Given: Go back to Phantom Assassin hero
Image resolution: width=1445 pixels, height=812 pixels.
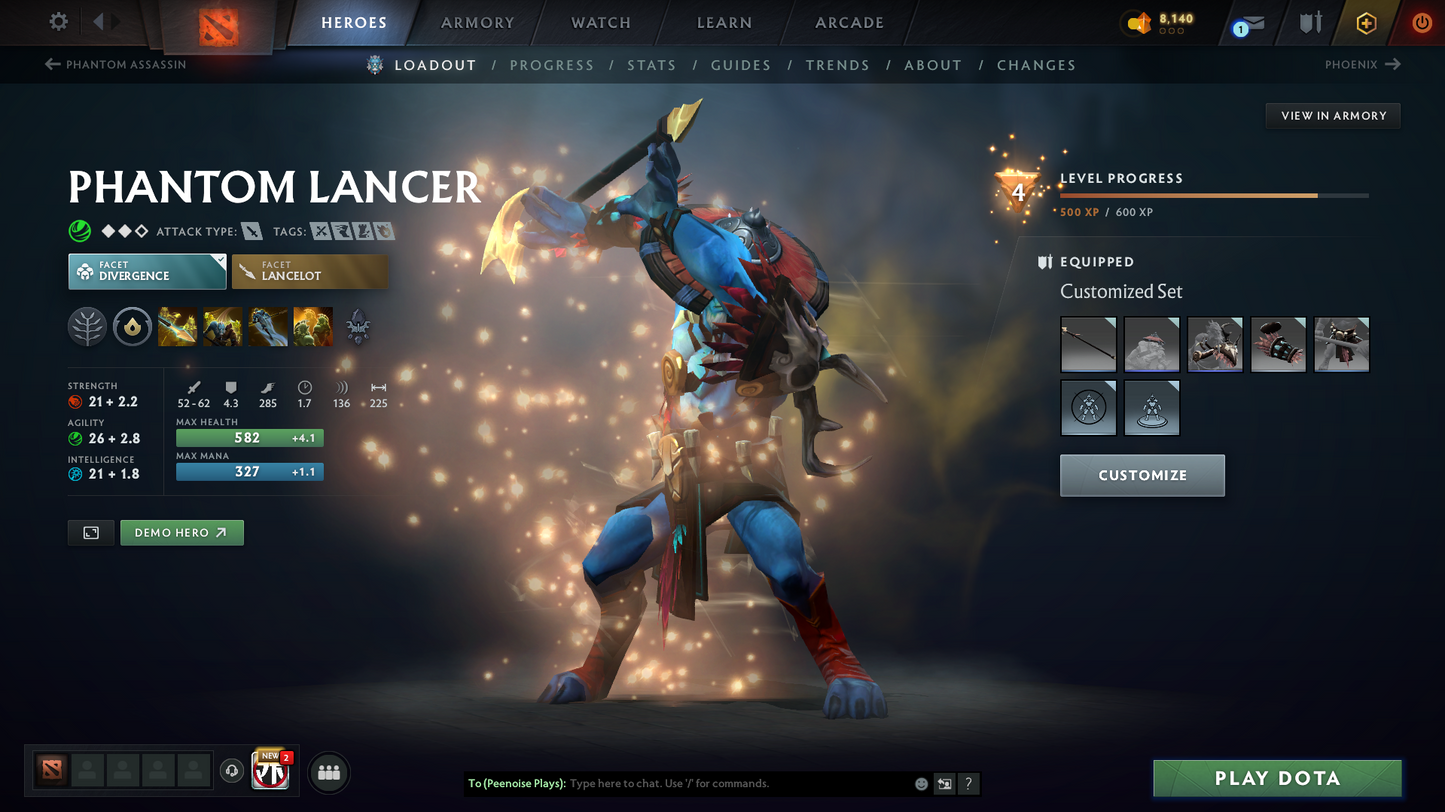Looking at the screenshot, I should [115, 64].
